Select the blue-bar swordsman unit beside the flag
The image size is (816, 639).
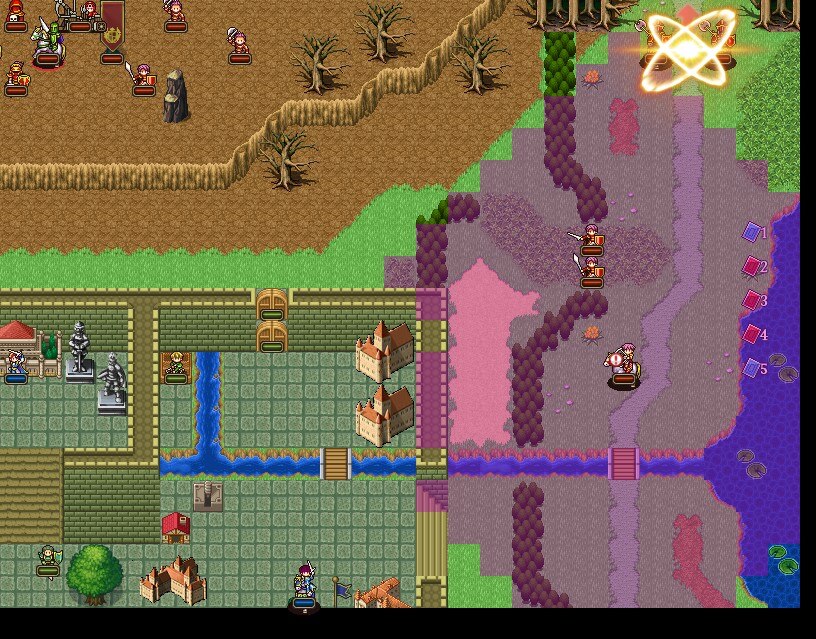pos(304,584)
